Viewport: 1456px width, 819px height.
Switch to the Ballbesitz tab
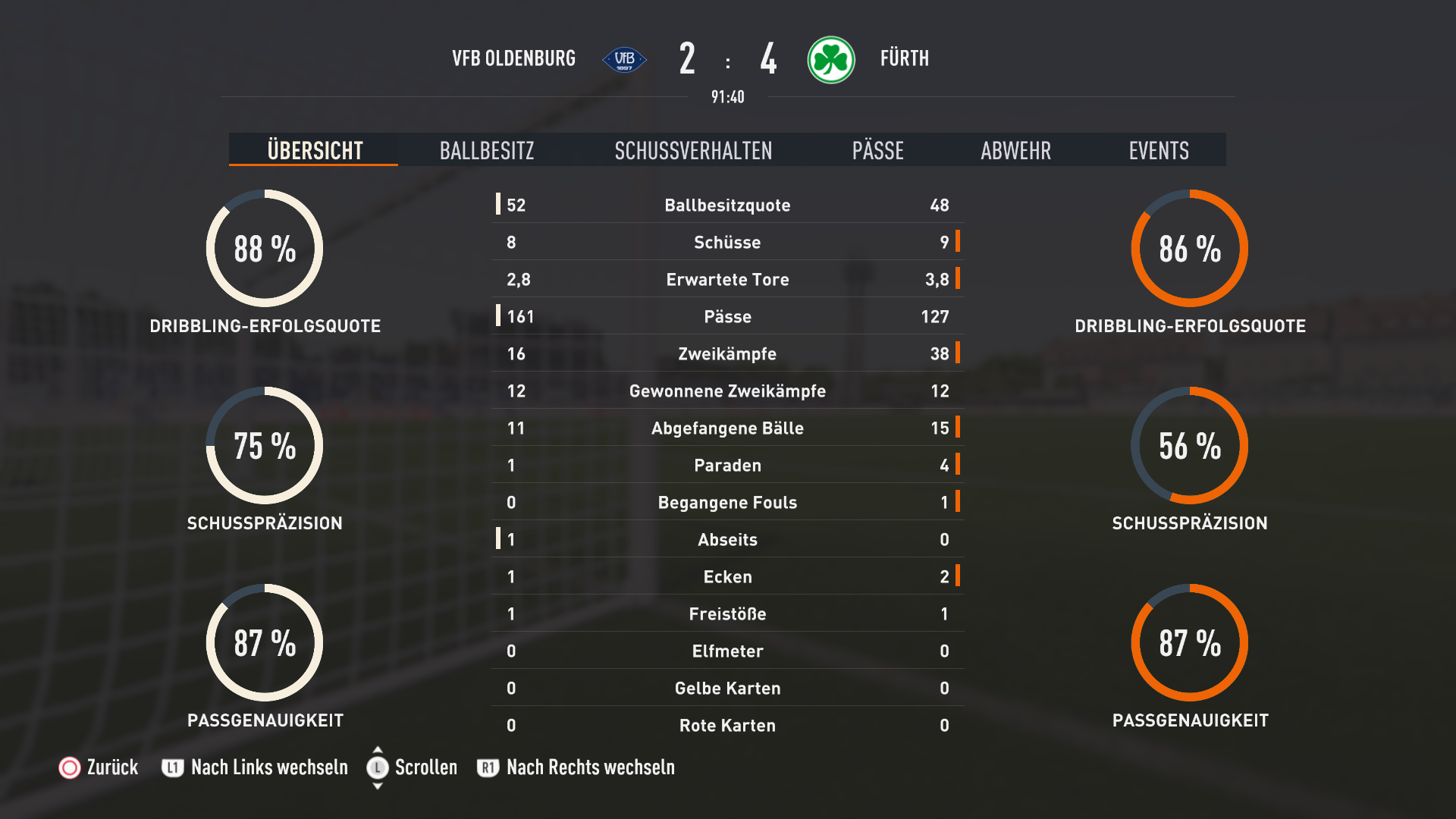487,150
